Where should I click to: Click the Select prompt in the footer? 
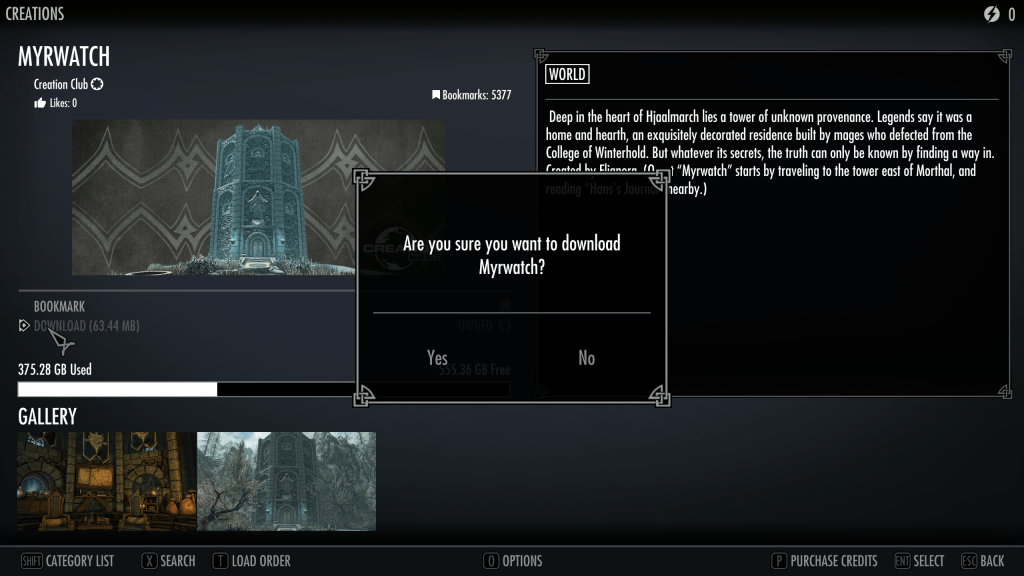[919, 561]
